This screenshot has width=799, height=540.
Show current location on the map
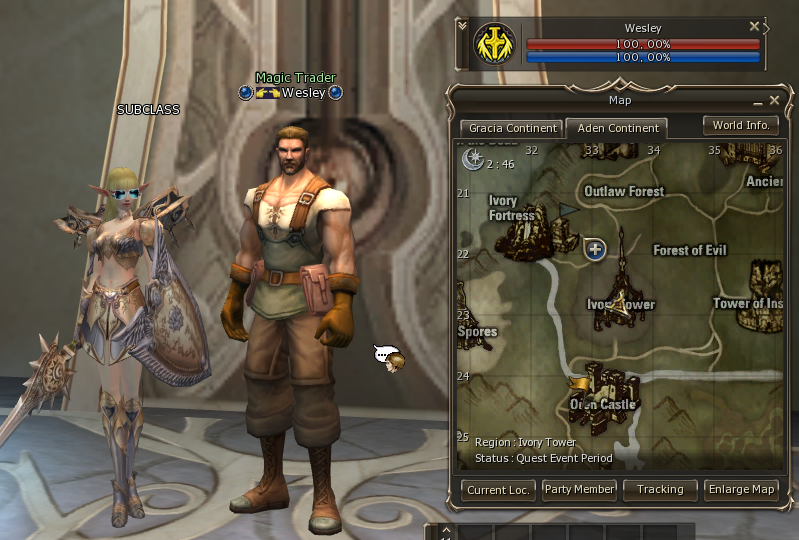point(499,490)
